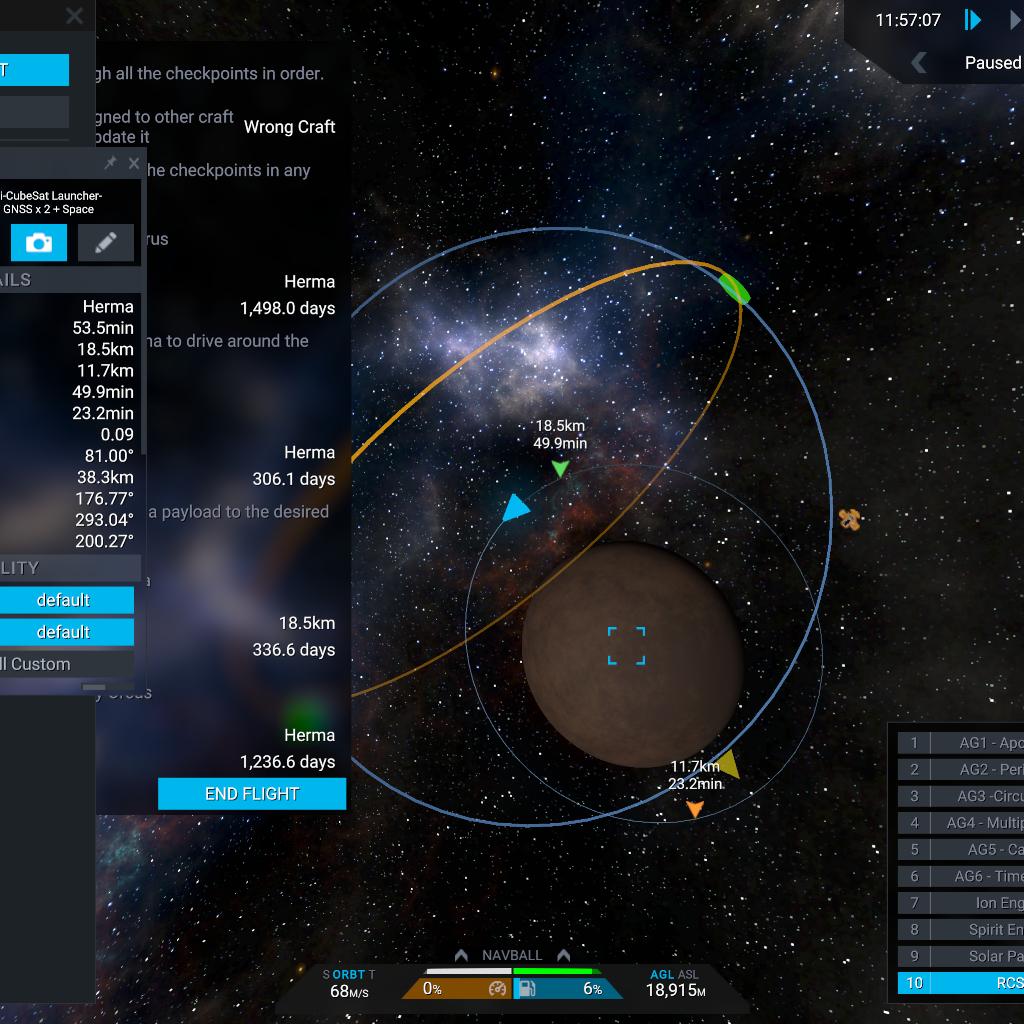1024x1024 pixels.
Task: Toggle activation group AG3
Action: coord(975,796)
